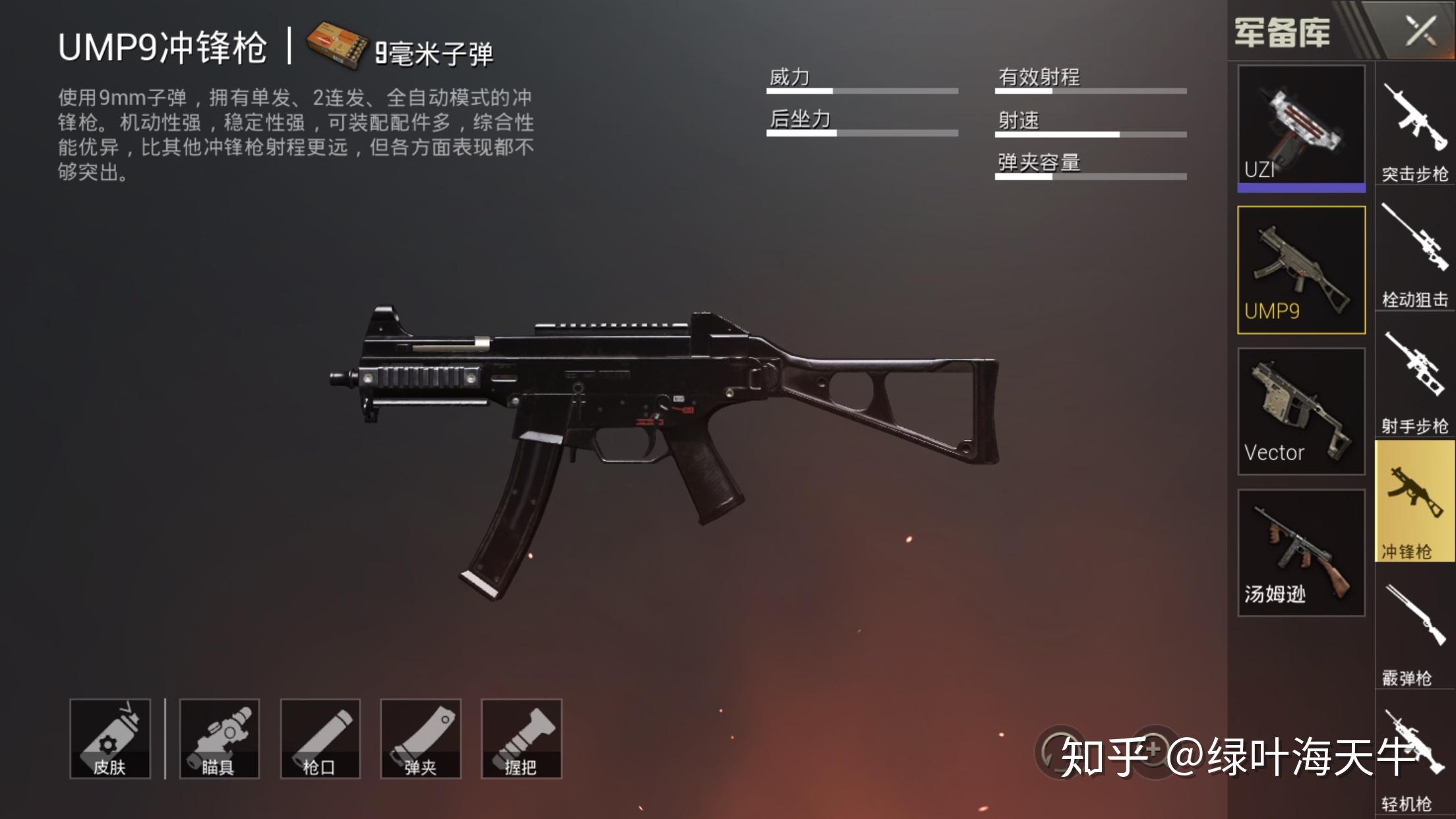Select the 枪口 muzzle attachment slot
The width and height of the screenshot is (1456, 819).
320,739
